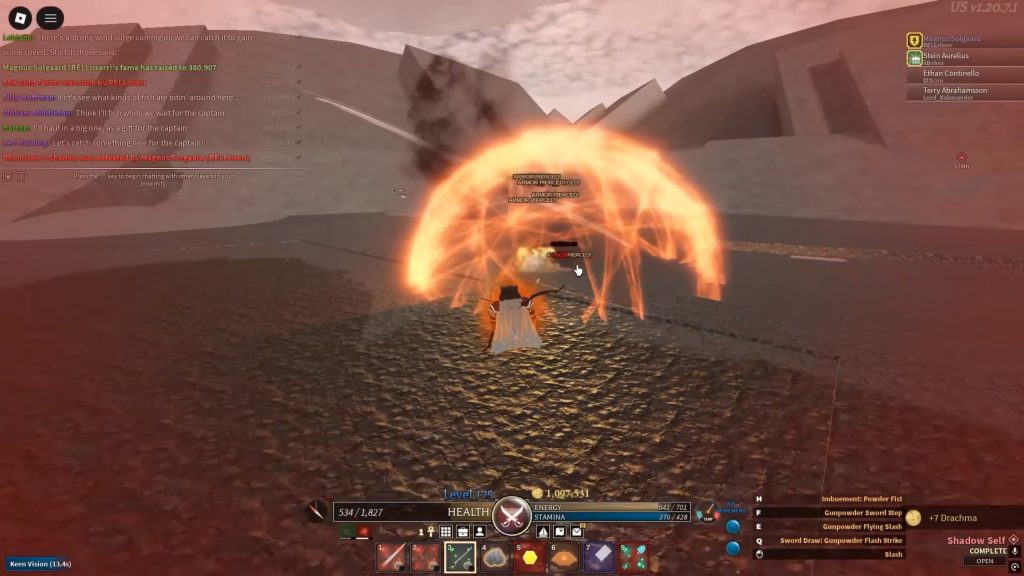Click the sailboat icon
This screenshot has width=1024, height=576.
(543, 531)
